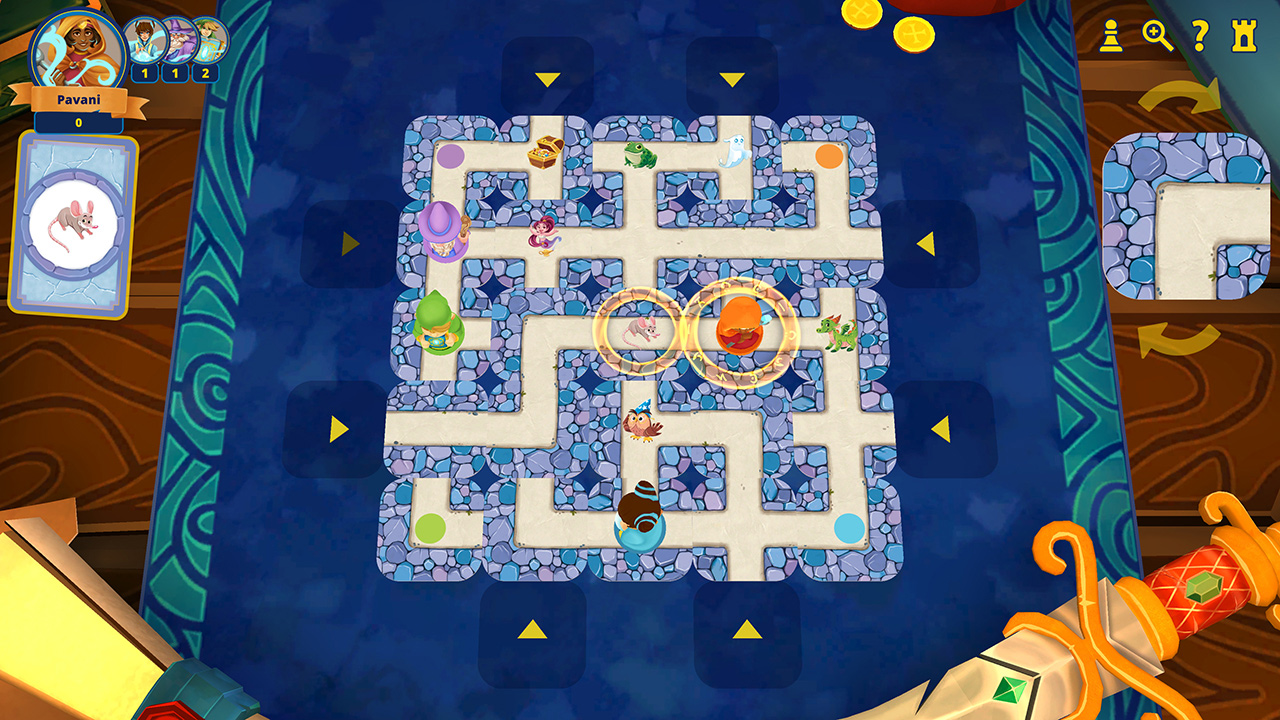Open the magnifier zoom tool
The image size is (1280, 720).
tap(1154, 35)
